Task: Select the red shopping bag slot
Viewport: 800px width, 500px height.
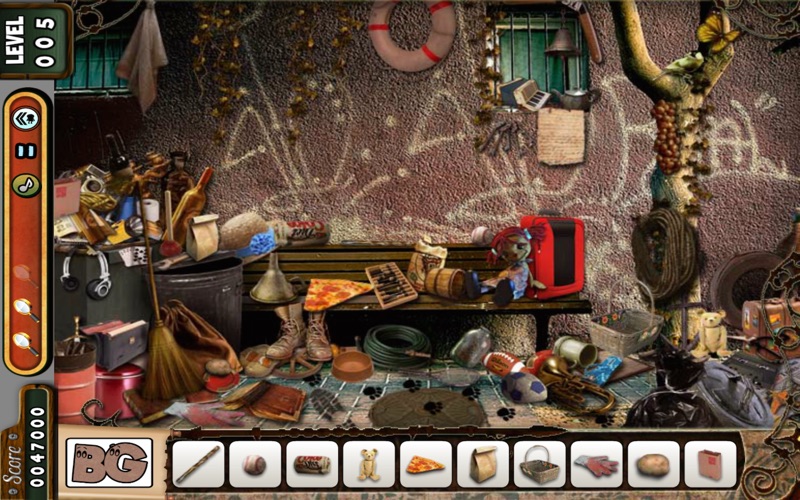Action: coord(711,464)
